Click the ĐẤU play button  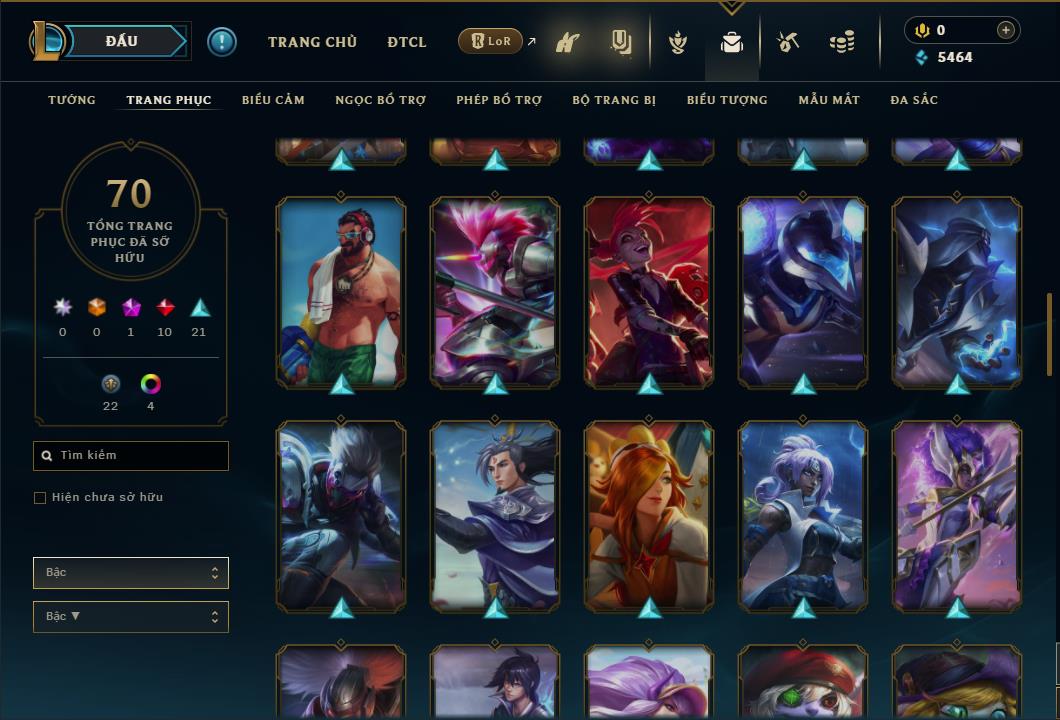point(122,41)
